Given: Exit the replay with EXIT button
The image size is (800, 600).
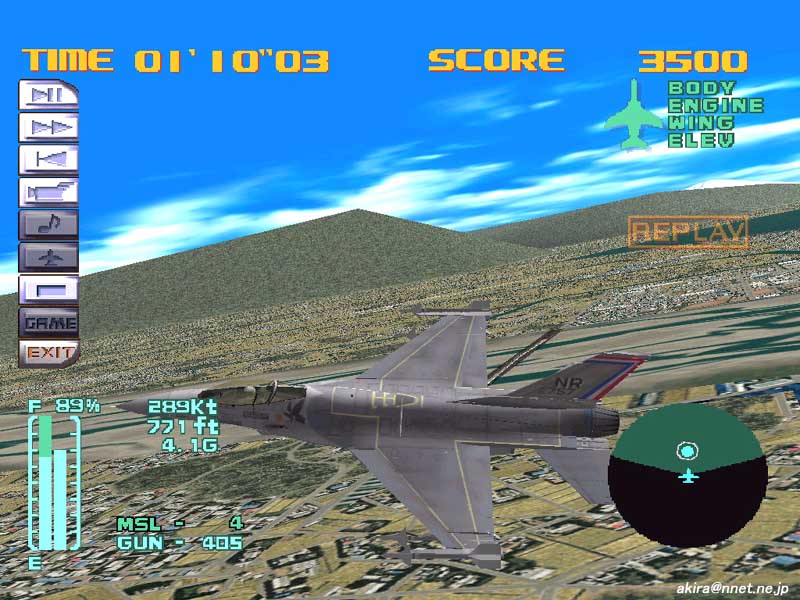Looking at the screenshot, I should 48,353.
